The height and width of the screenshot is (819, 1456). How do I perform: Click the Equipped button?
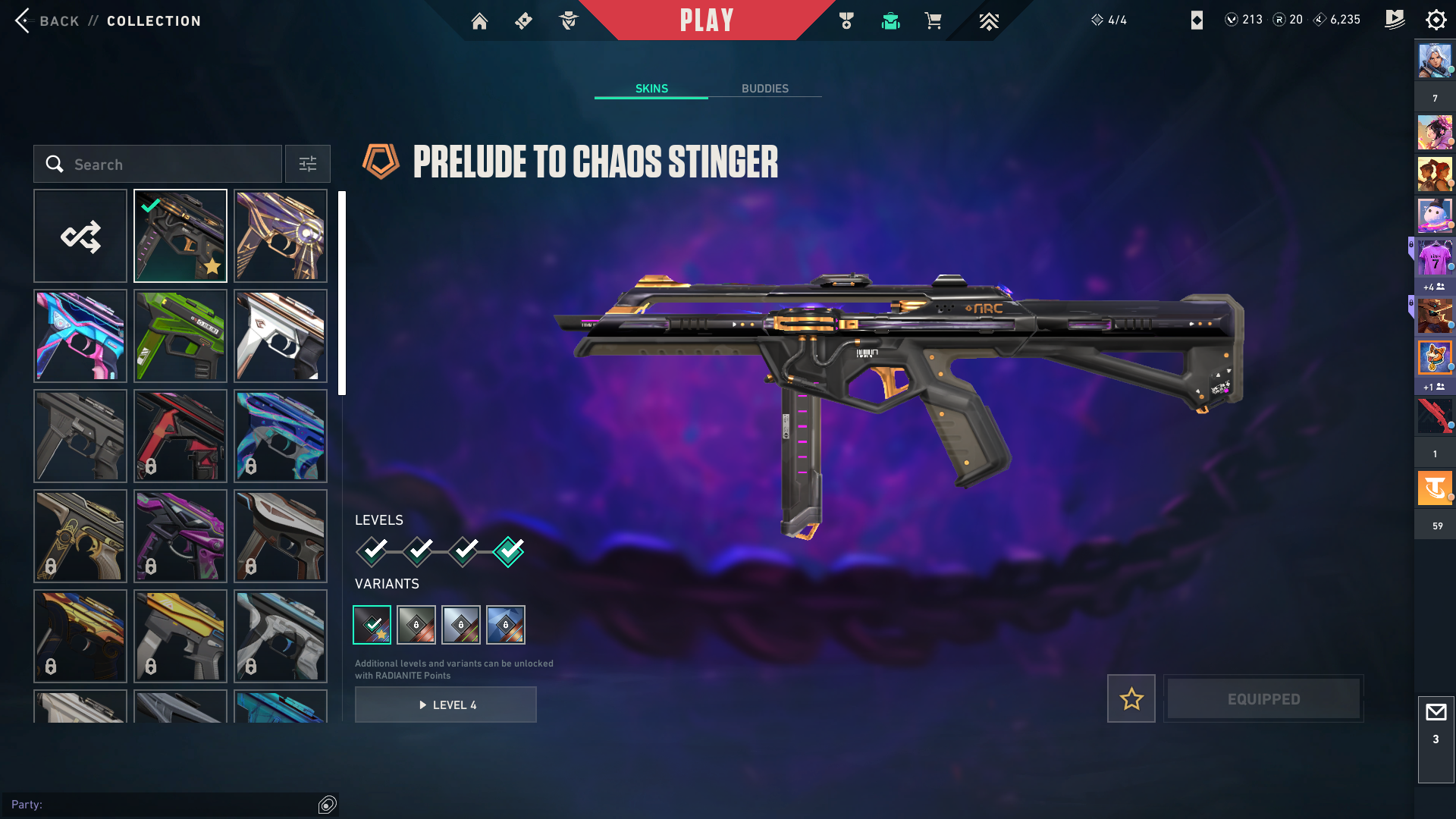point(1263,698)
